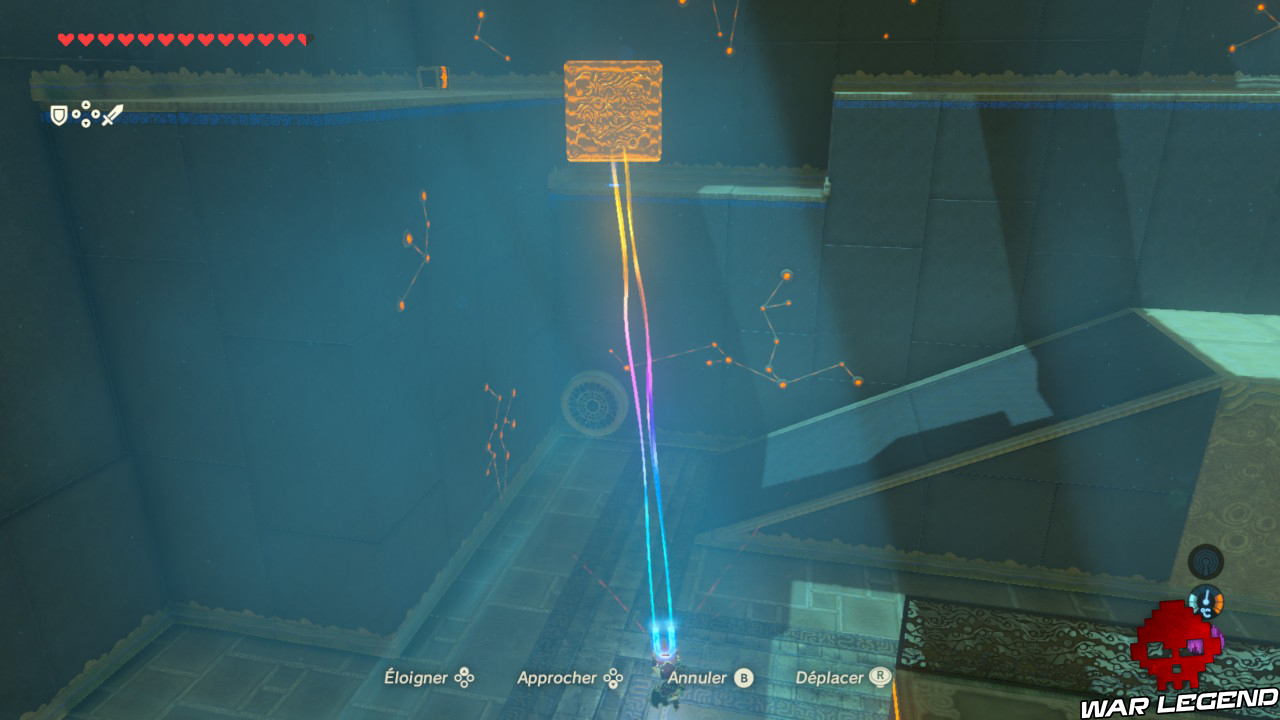
Task: Open the temperature gauge indicator
Action: point(1206,601)
